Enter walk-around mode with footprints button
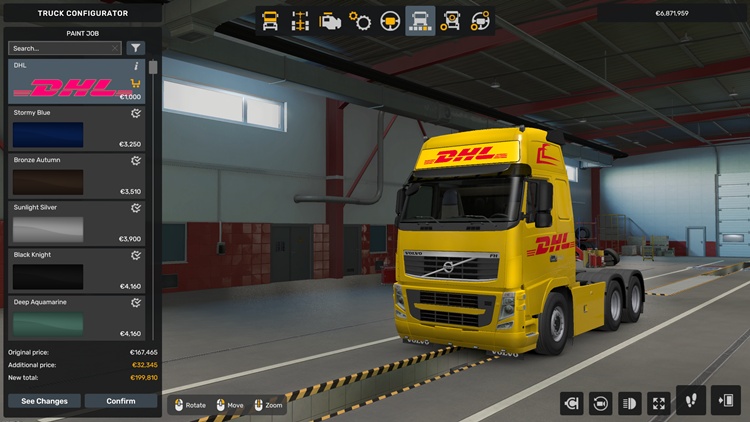750x422 pixels. pyautogui.click(x=691, y=401)
